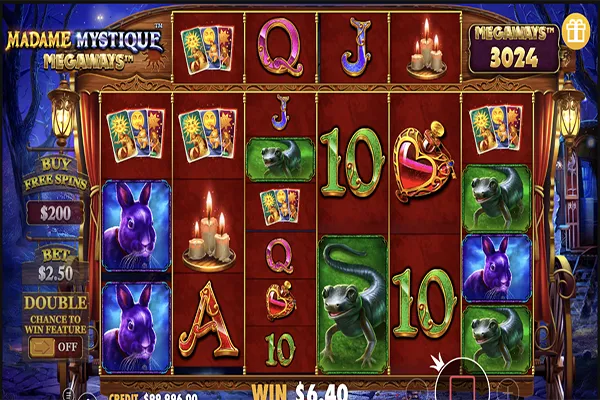The image size is (600, 400).
Task: Open the gold gift box icon
Action: pos(574,29)
